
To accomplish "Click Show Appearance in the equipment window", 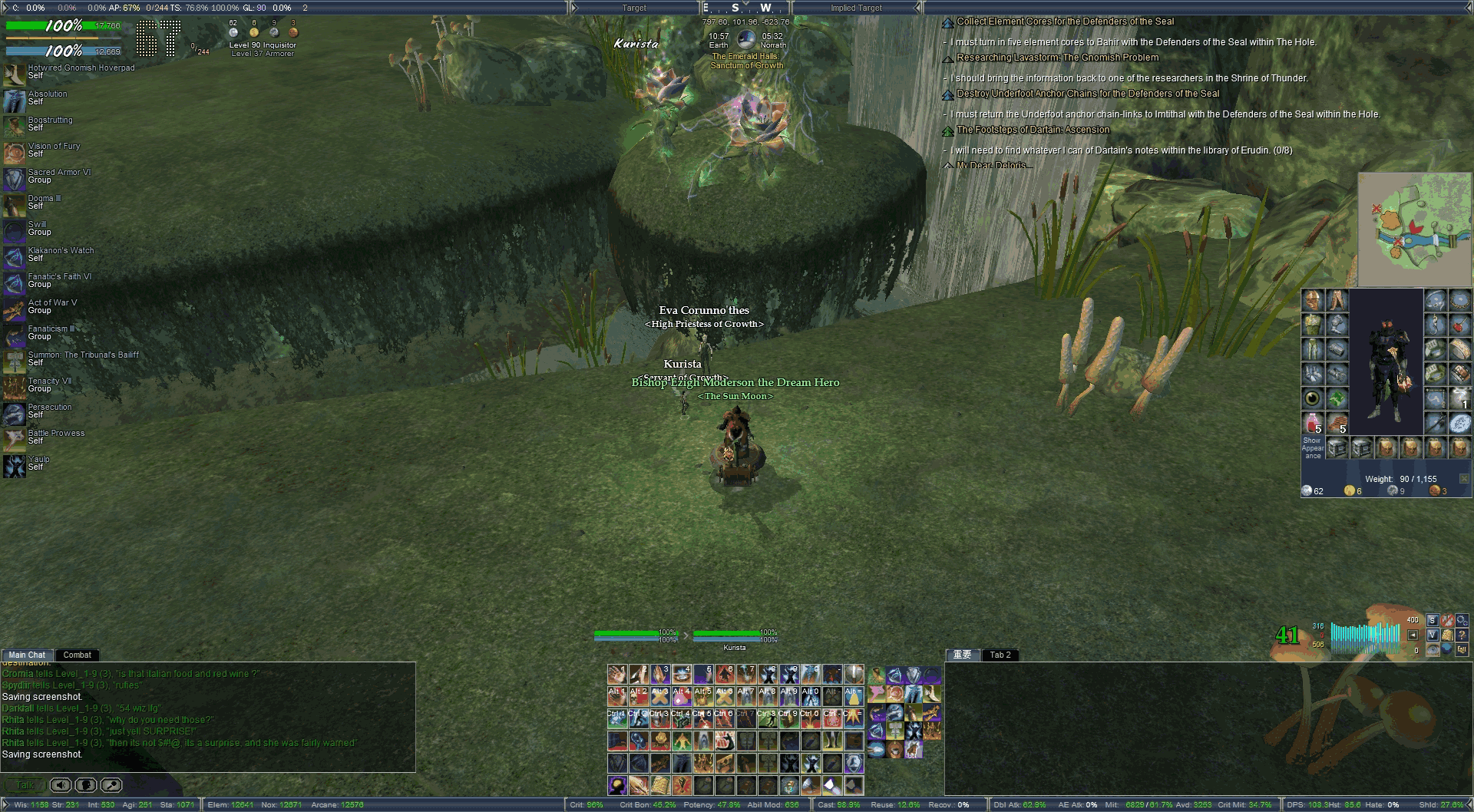I will pos(1312,447).
